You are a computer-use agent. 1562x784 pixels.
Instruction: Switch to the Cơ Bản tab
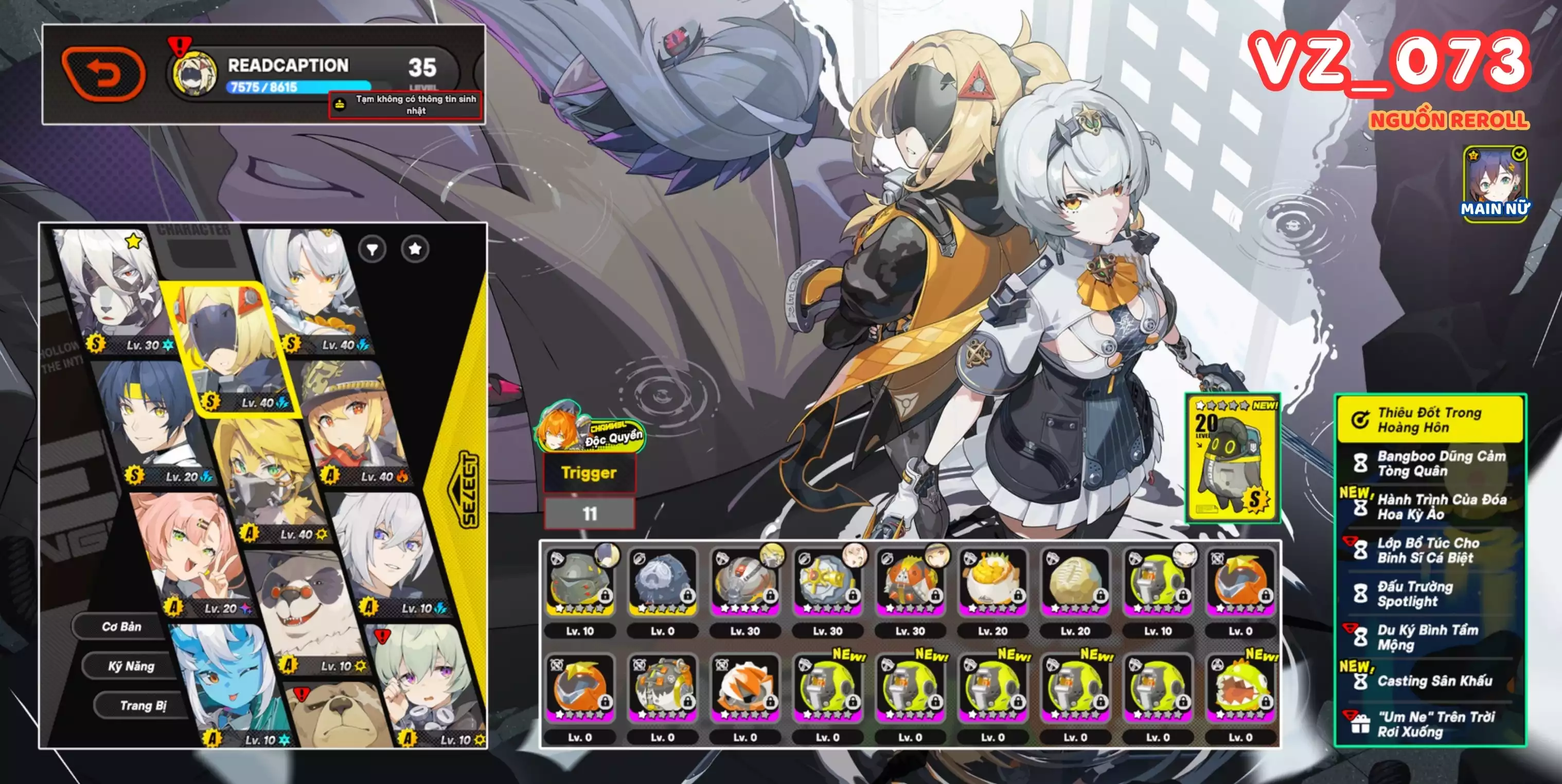pos(121,627)
